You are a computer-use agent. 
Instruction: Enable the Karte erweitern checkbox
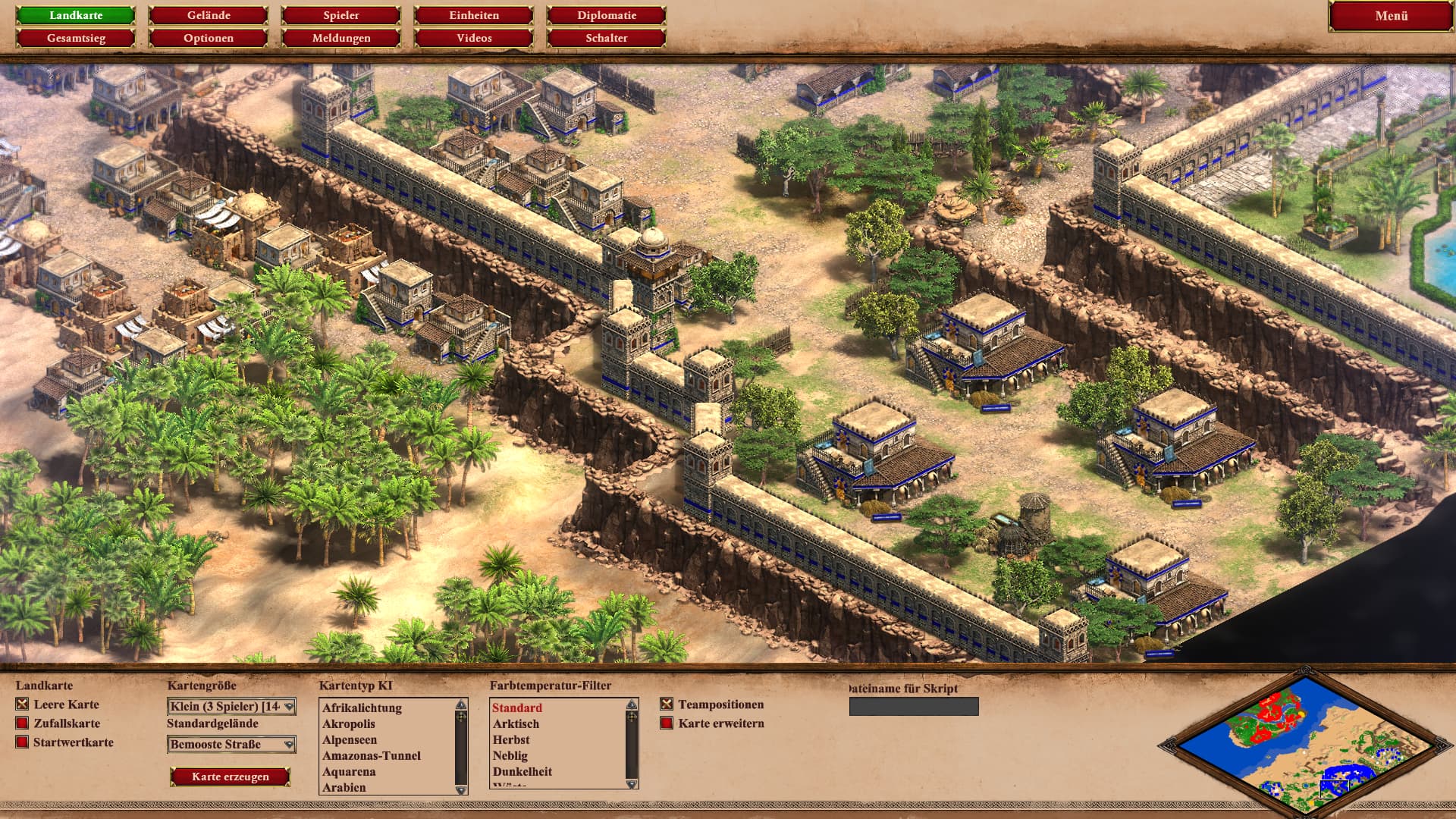coord(667,723)
